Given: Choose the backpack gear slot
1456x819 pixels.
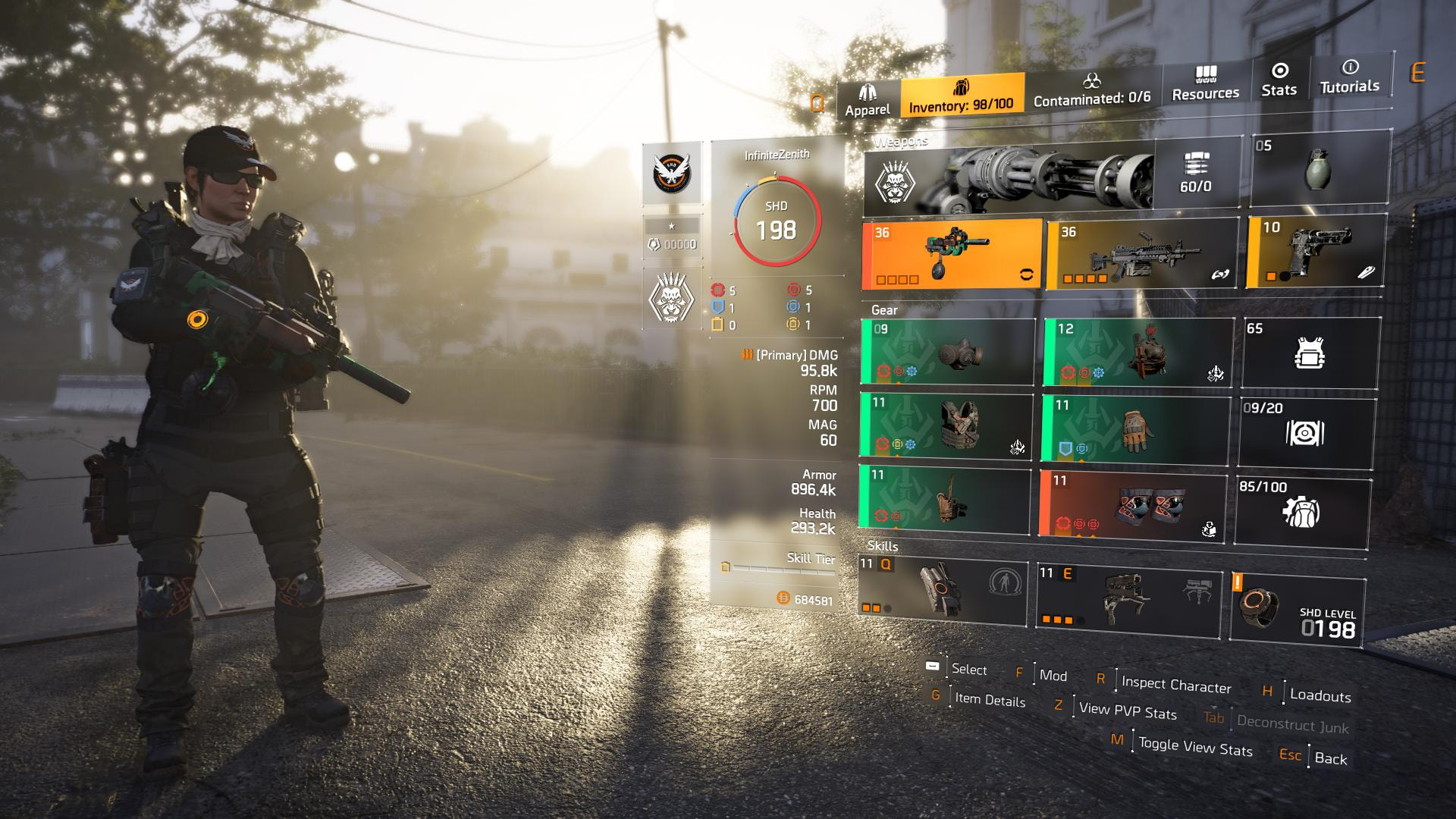Looking at the screenshot, I should [x=1137, y=353].
